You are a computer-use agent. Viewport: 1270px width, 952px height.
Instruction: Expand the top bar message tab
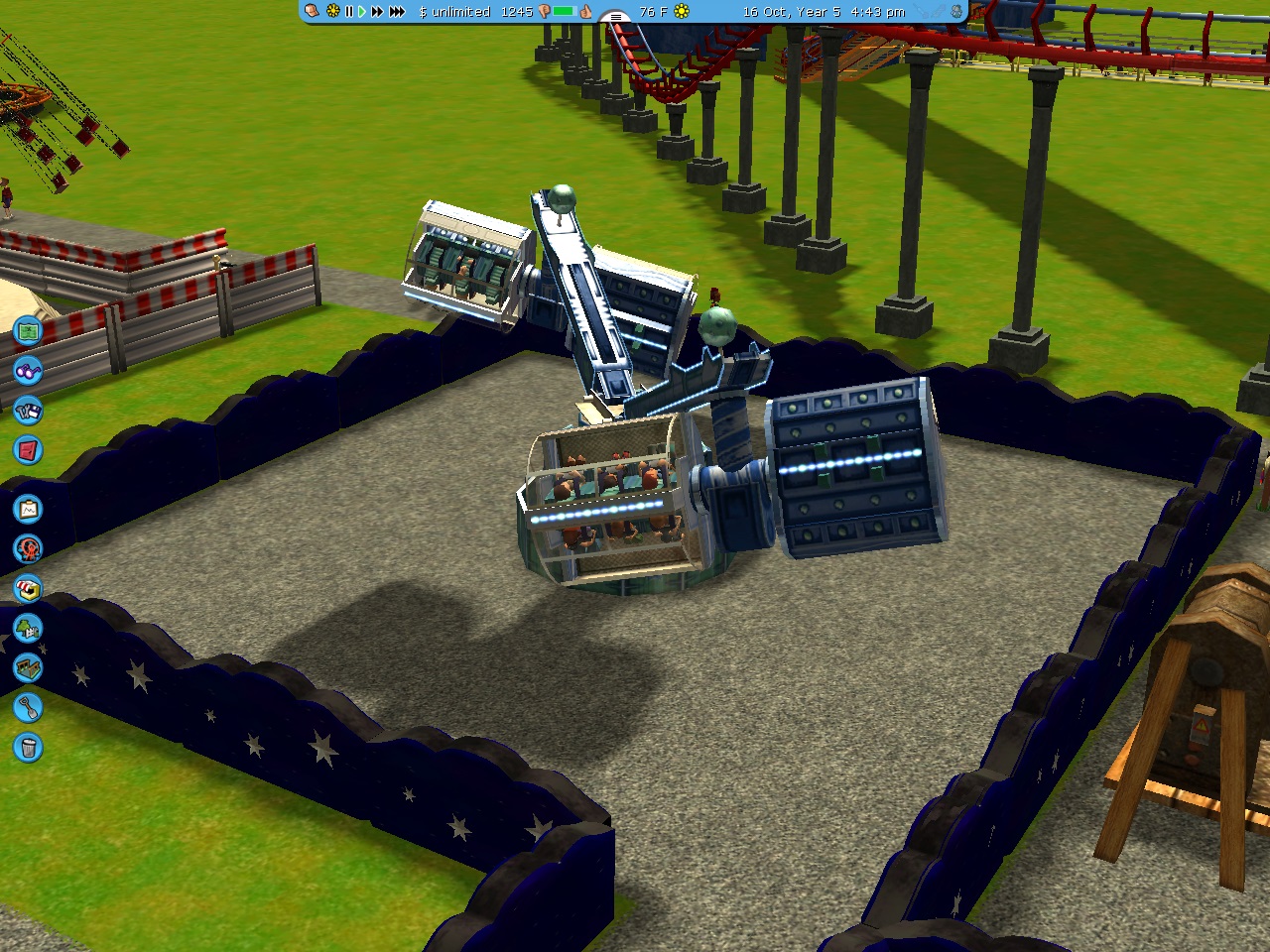615,17
